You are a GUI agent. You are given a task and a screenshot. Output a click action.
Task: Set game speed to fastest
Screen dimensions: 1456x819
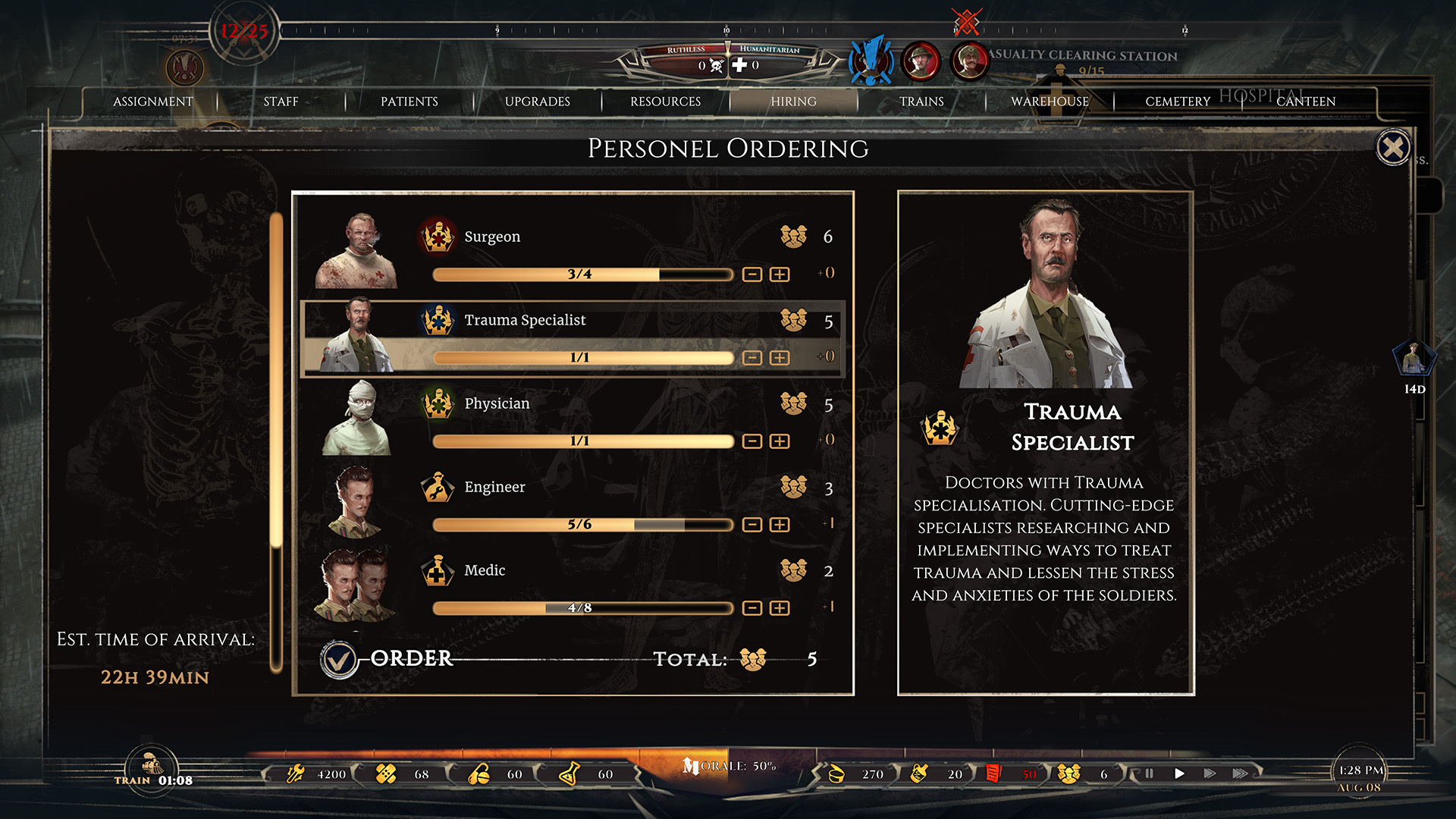pyautogui.click(x=1240, y=774)
